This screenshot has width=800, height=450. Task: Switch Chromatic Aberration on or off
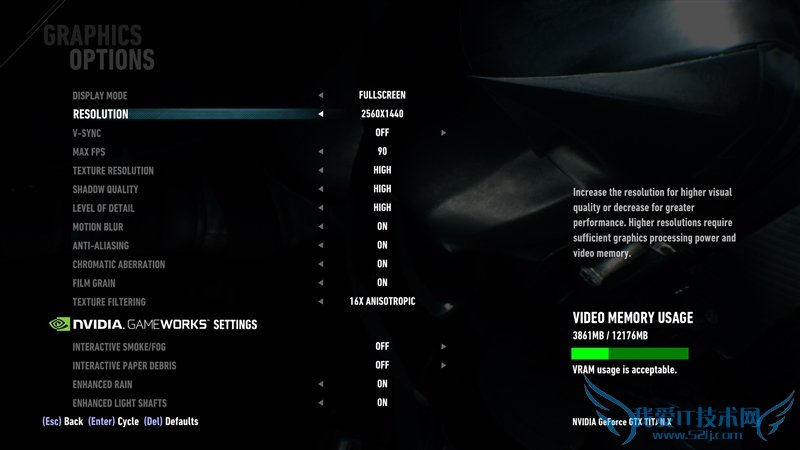[x=118, y=265]
